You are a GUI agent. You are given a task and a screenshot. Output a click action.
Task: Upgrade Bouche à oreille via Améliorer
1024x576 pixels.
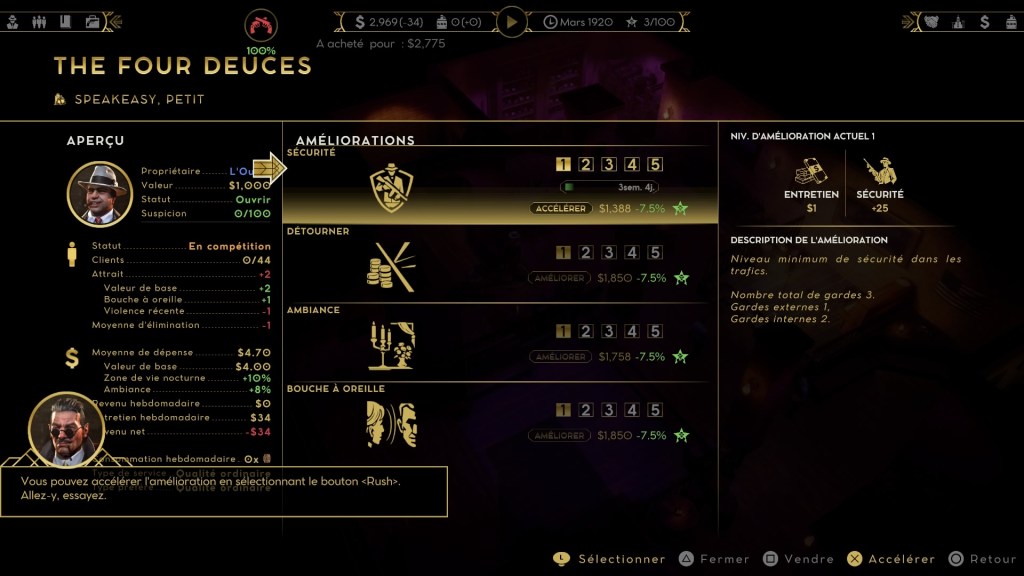pyautogui.click(x=559, y=436)
